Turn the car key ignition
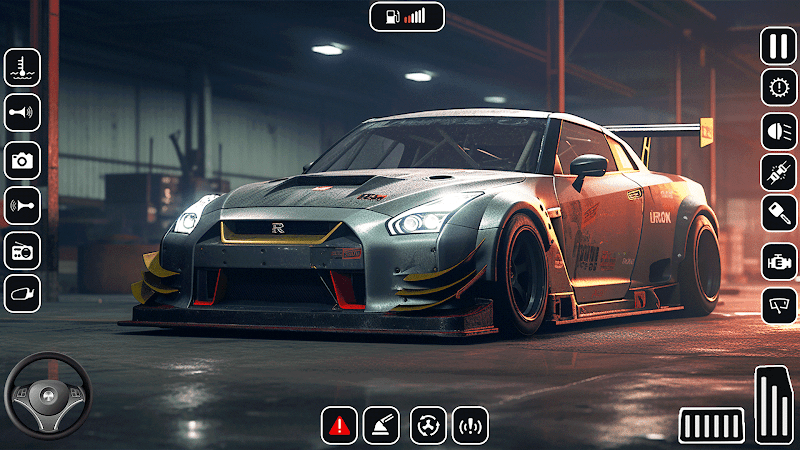Image resolution: width=800 pixels, height=450 pixels. tap(778, 214)
